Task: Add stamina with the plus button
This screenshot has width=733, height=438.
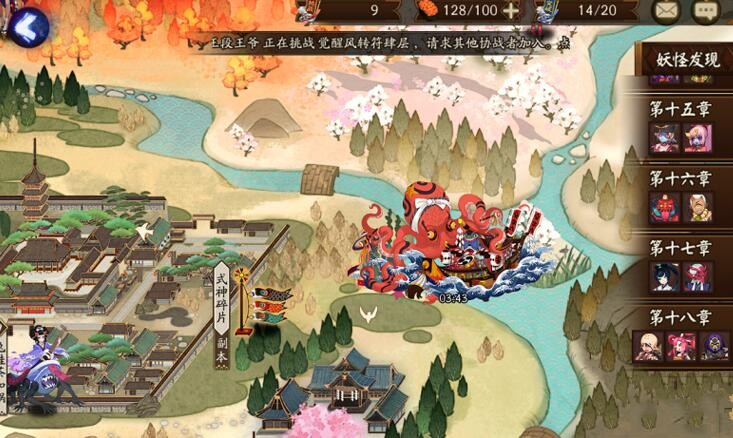Action: pos(512,11)
